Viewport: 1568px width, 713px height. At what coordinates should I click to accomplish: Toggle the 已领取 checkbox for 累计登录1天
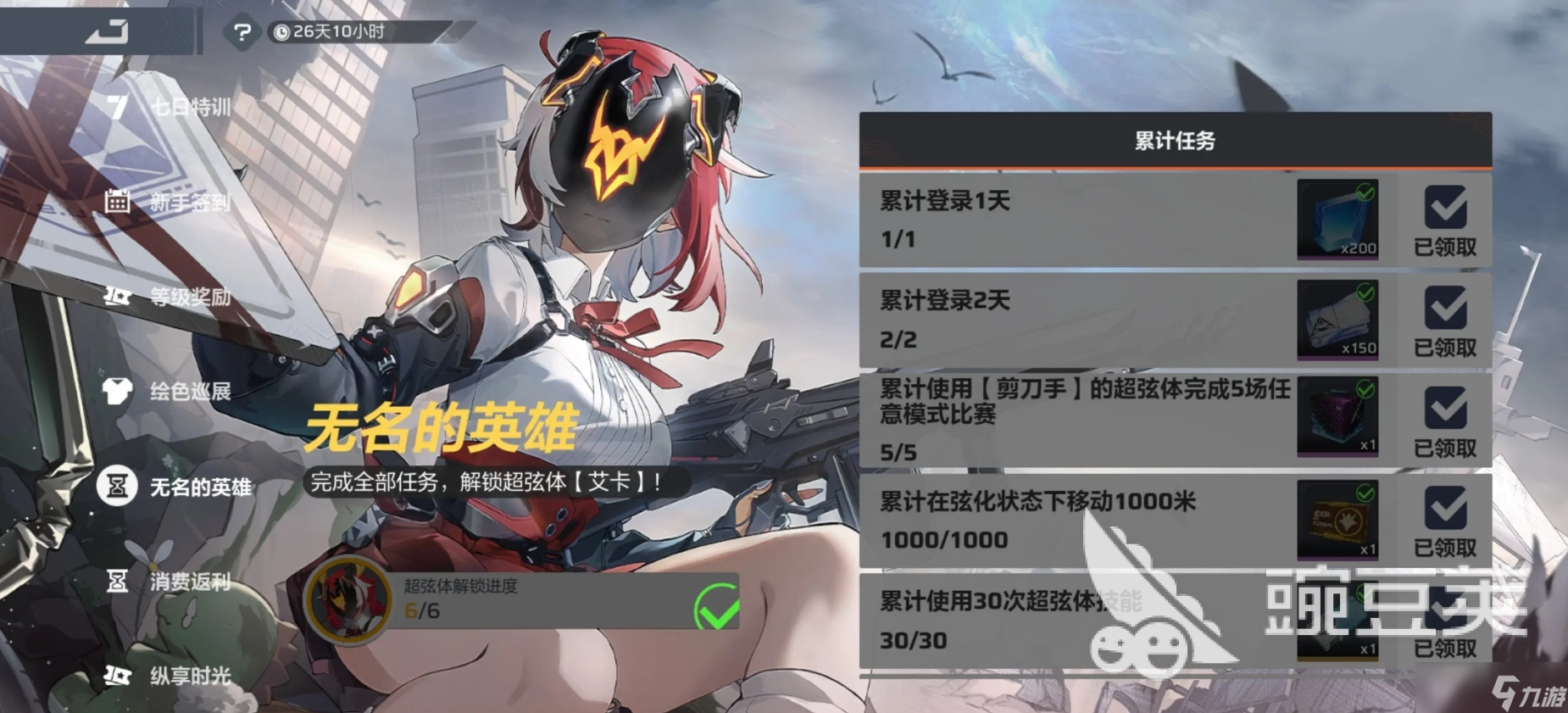click(1444, 208)
